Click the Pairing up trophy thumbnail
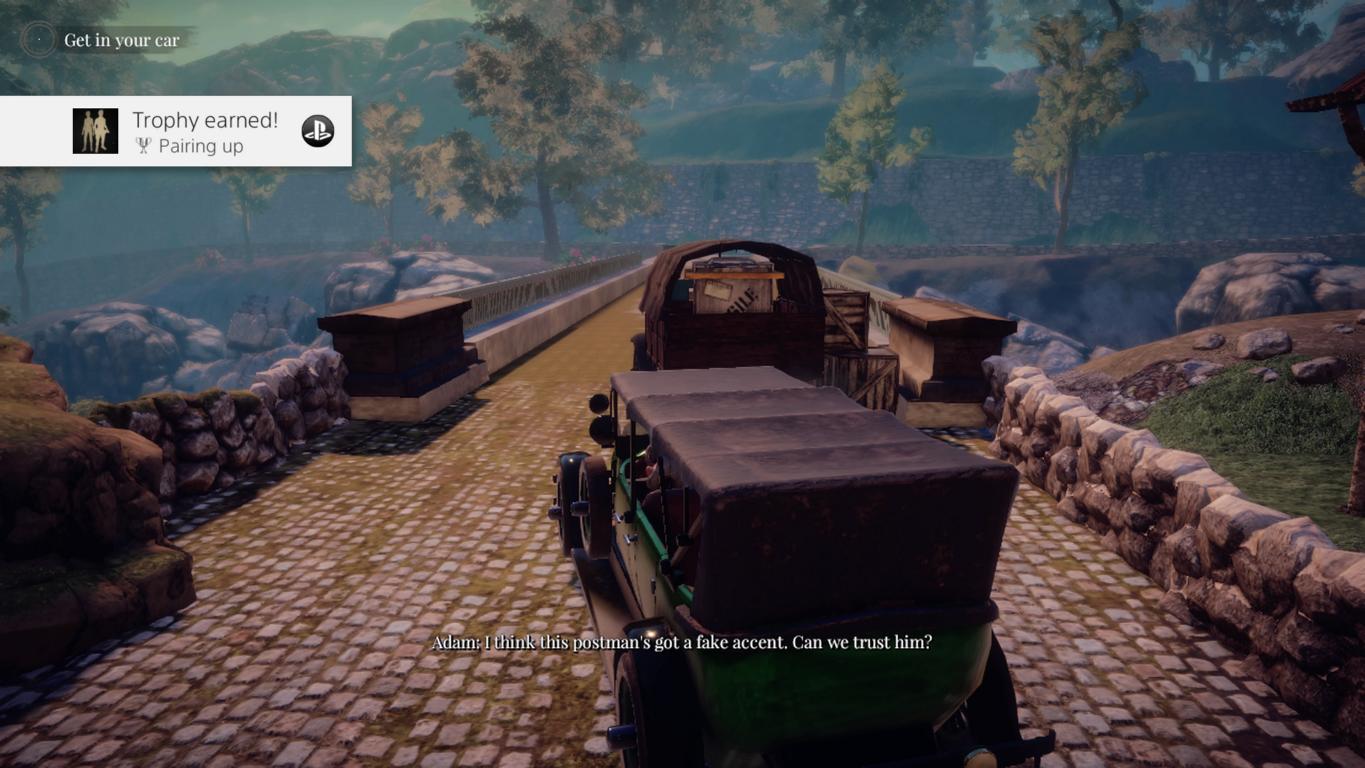 [95, 131]
